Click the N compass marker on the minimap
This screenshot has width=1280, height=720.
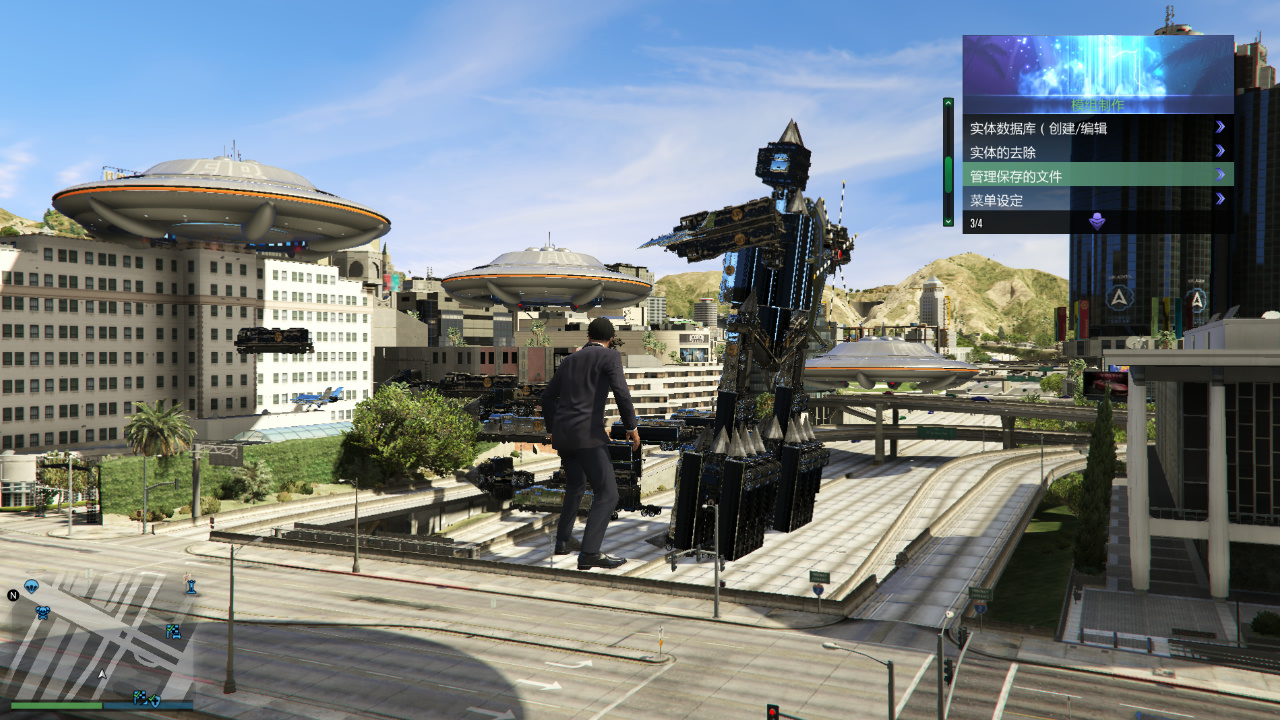[13, 596]
